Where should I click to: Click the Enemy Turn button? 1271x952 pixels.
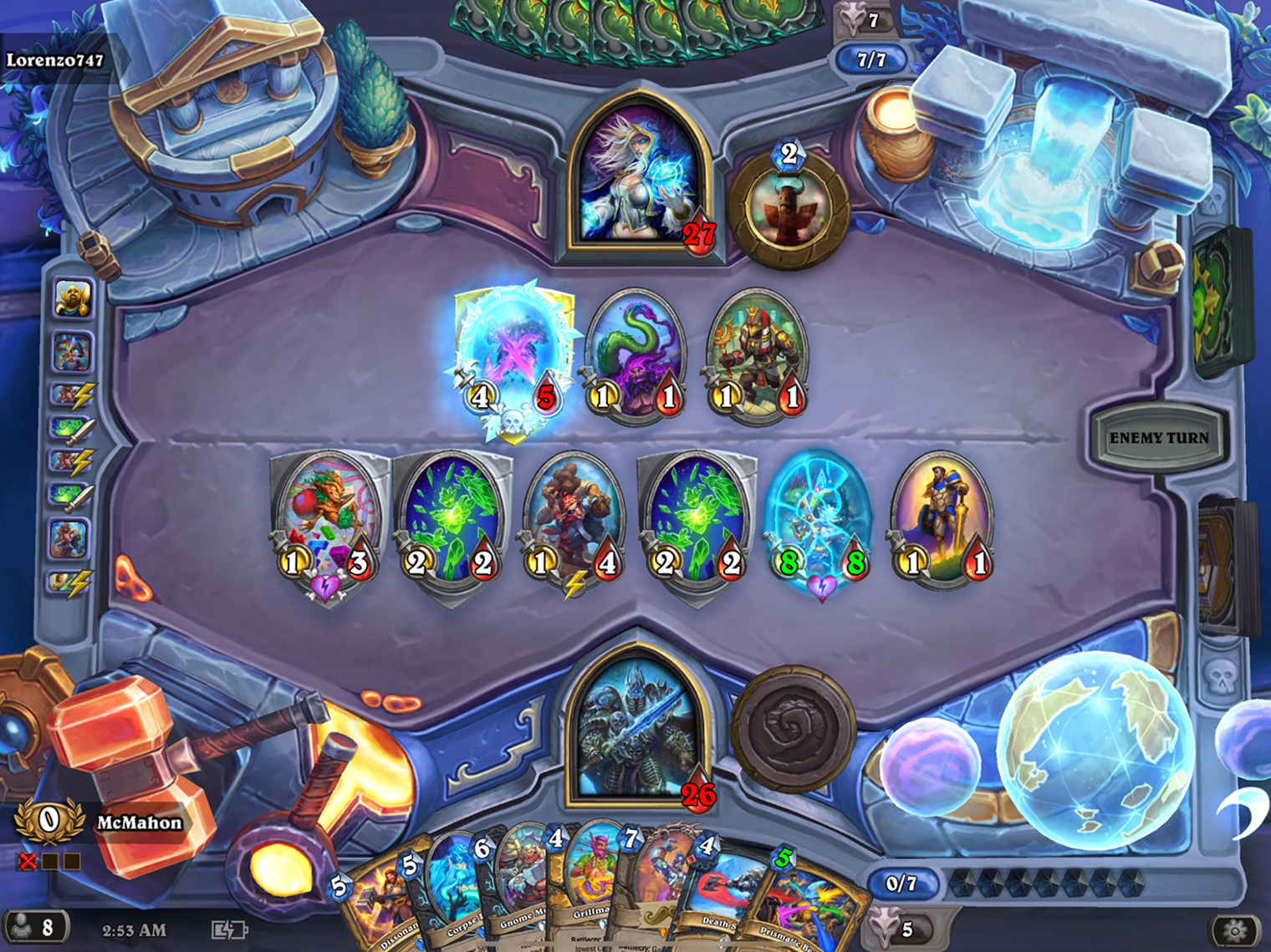(x=1158, y=436)
